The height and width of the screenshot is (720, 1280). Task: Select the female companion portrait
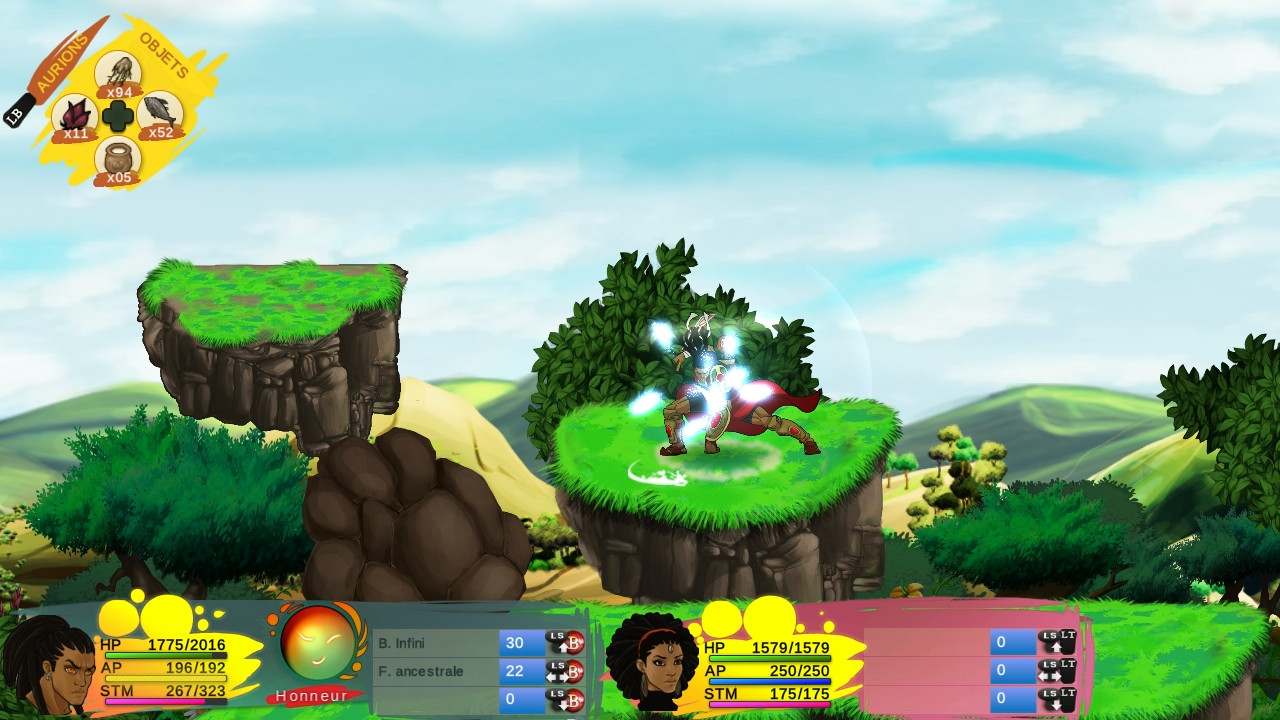pyautogui.click(x=653, y=661)
